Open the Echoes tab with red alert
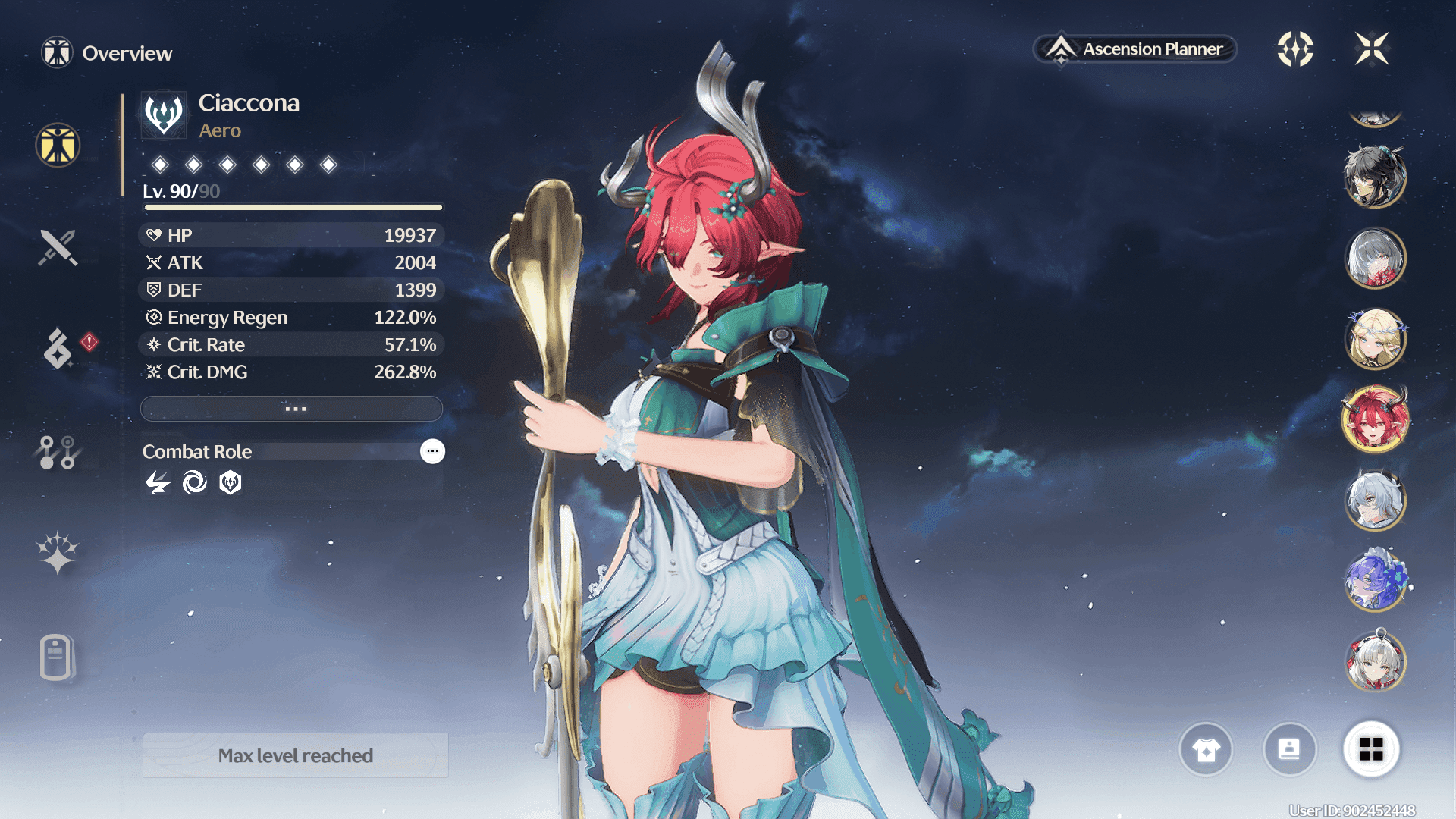The image size is (1456, 819). 59,348
